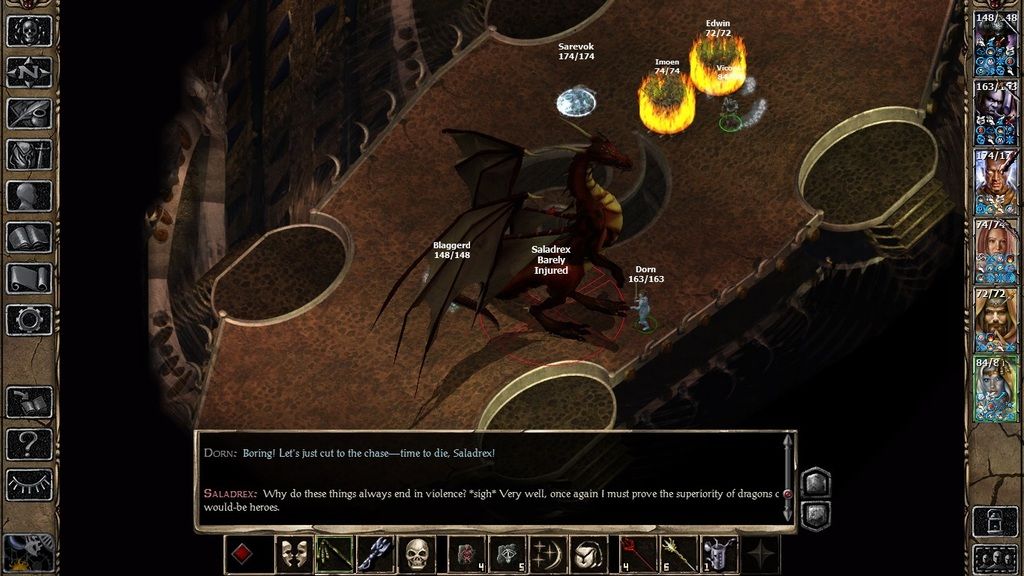Use the quick item wand with 6 charges

tap(675, 554)
